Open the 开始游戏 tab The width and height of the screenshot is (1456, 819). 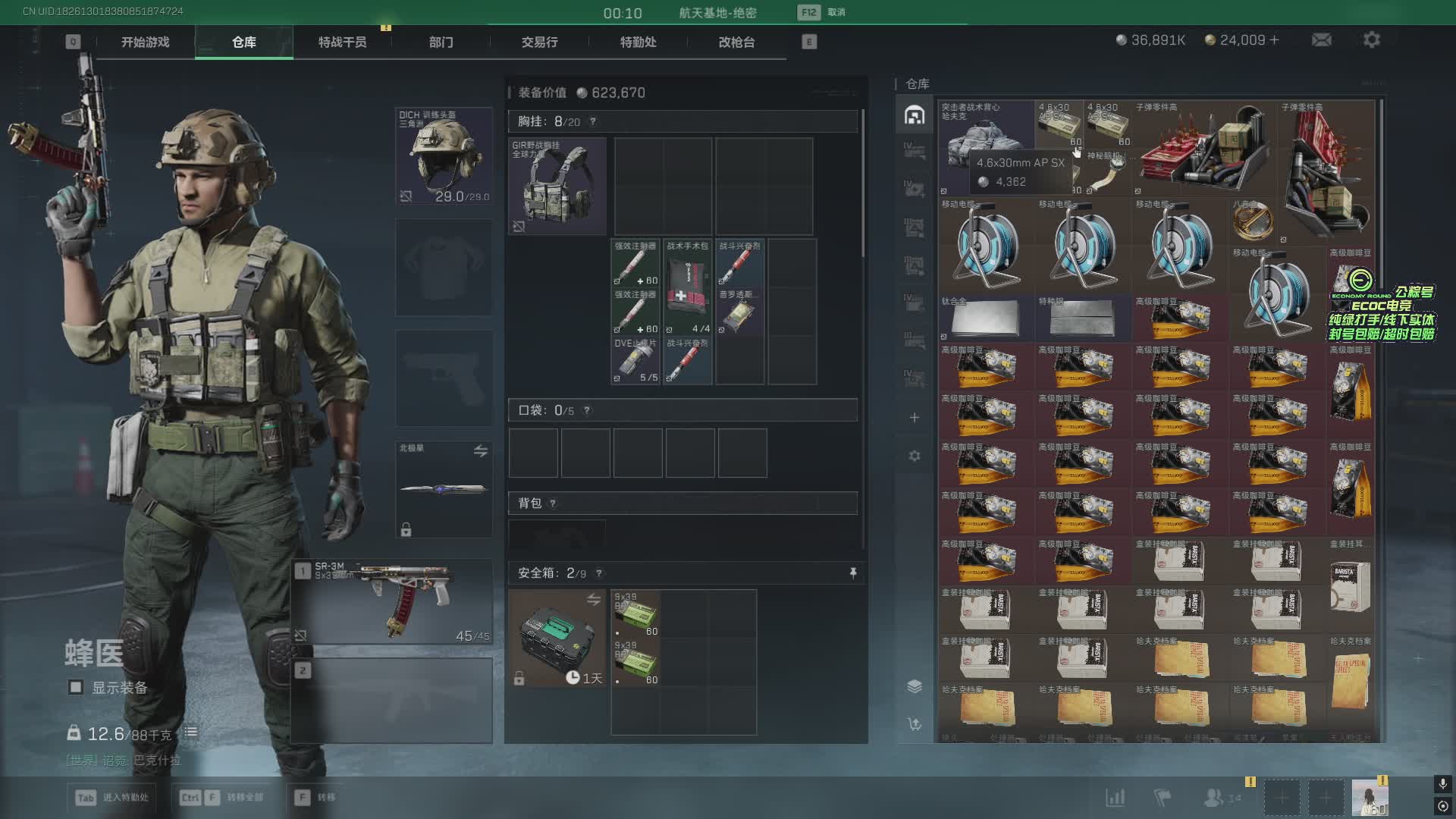pos(145,42)
